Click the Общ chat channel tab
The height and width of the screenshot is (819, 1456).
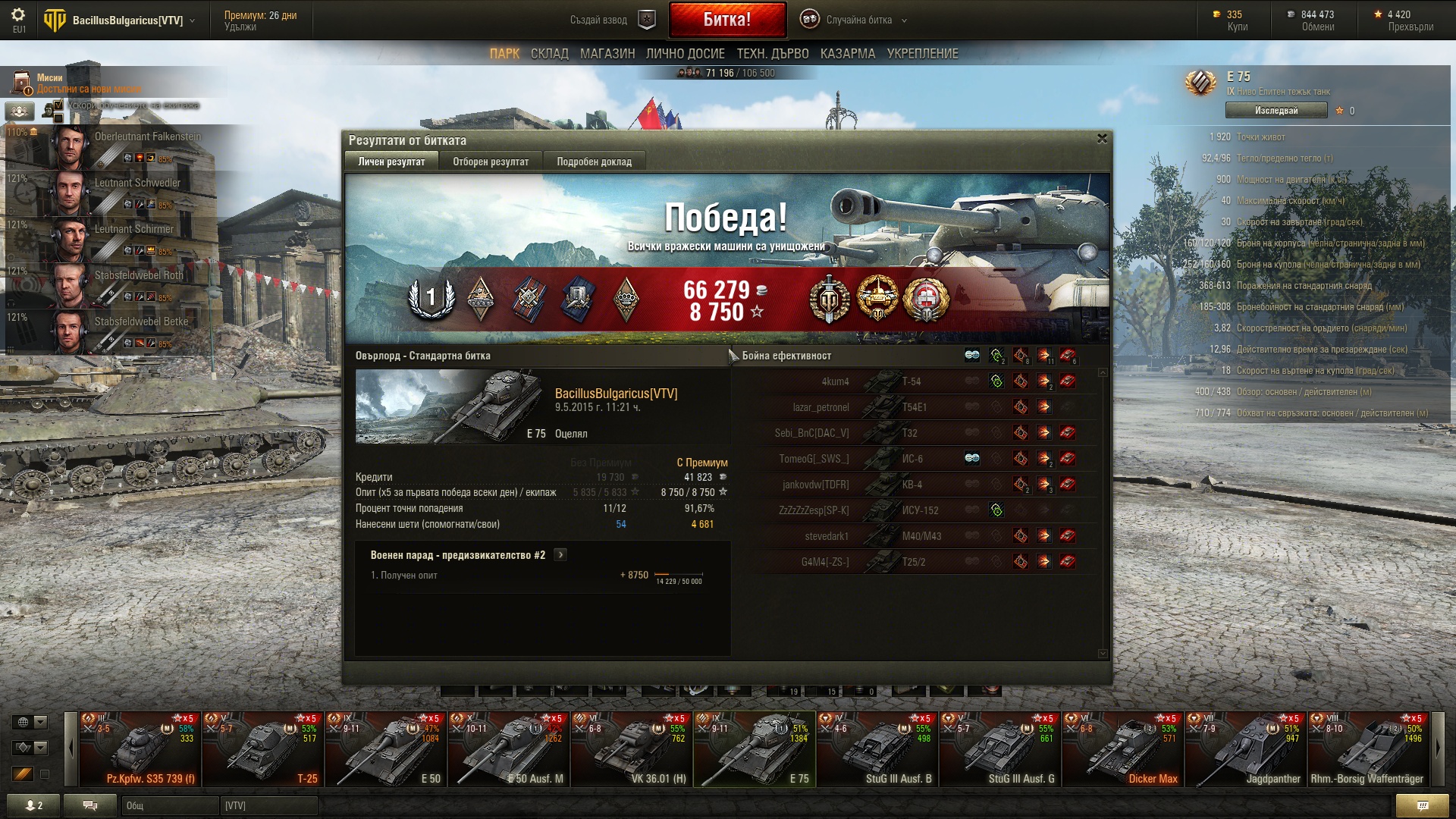click(x=170, y=805)
